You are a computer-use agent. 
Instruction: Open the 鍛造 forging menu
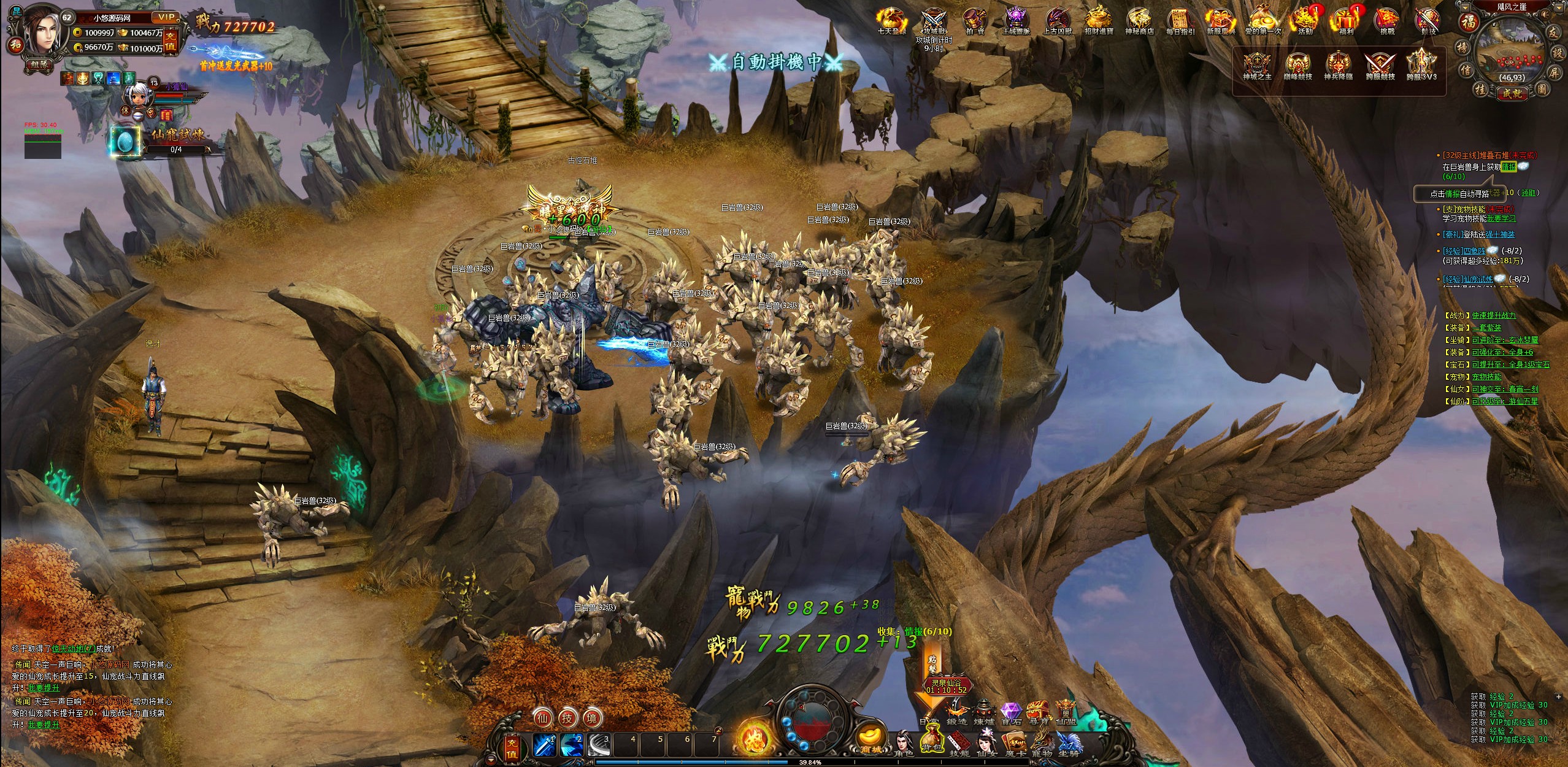tap(956, 713)
